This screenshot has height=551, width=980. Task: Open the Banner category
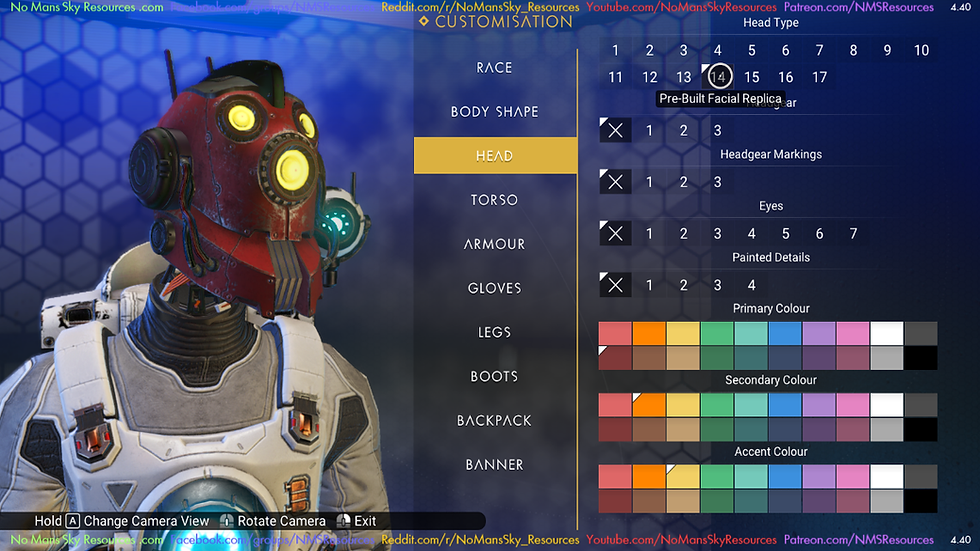tap(495, 464)
